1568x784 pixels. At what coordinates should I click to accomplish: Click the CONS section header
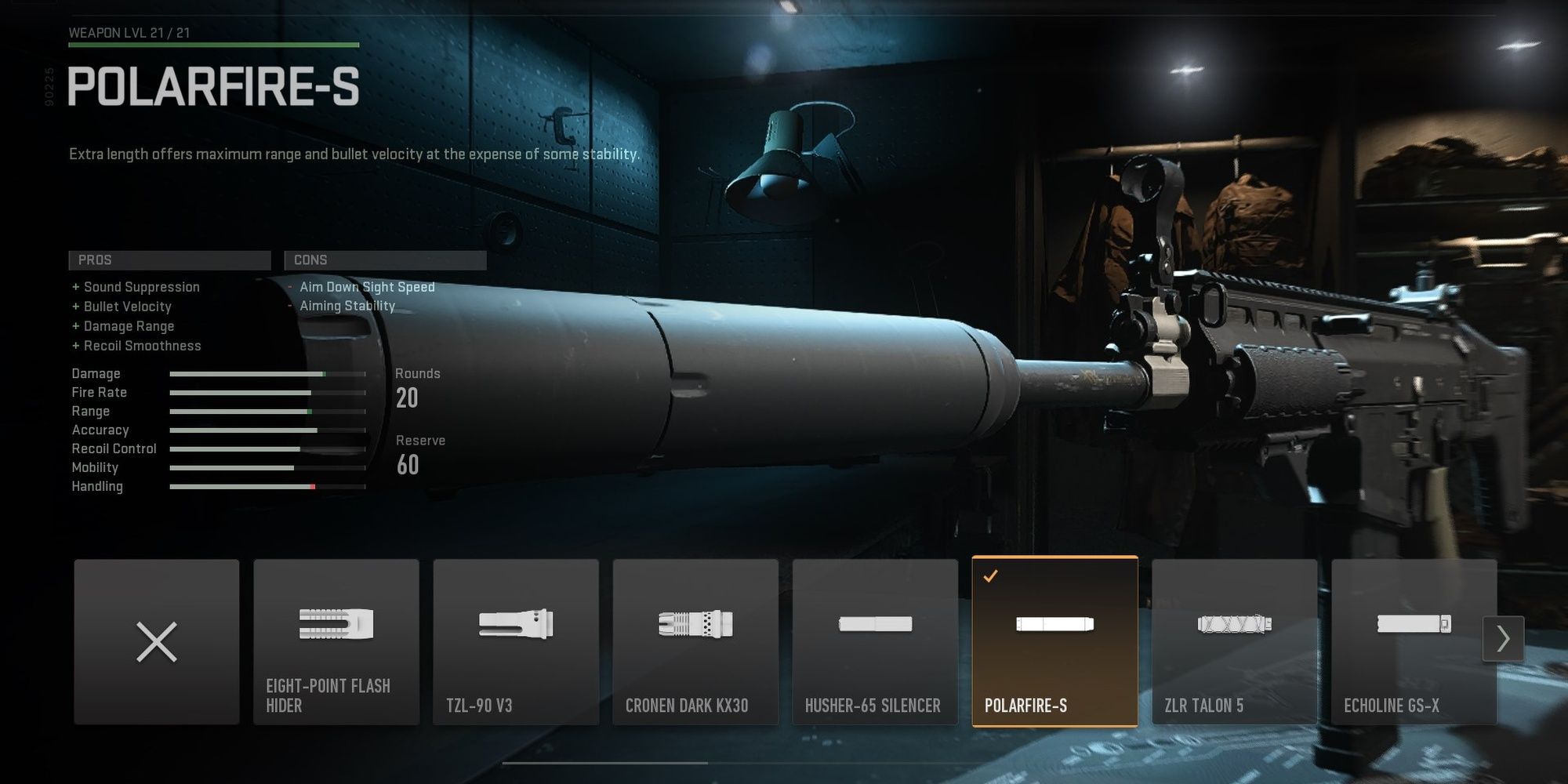(385, 260)
